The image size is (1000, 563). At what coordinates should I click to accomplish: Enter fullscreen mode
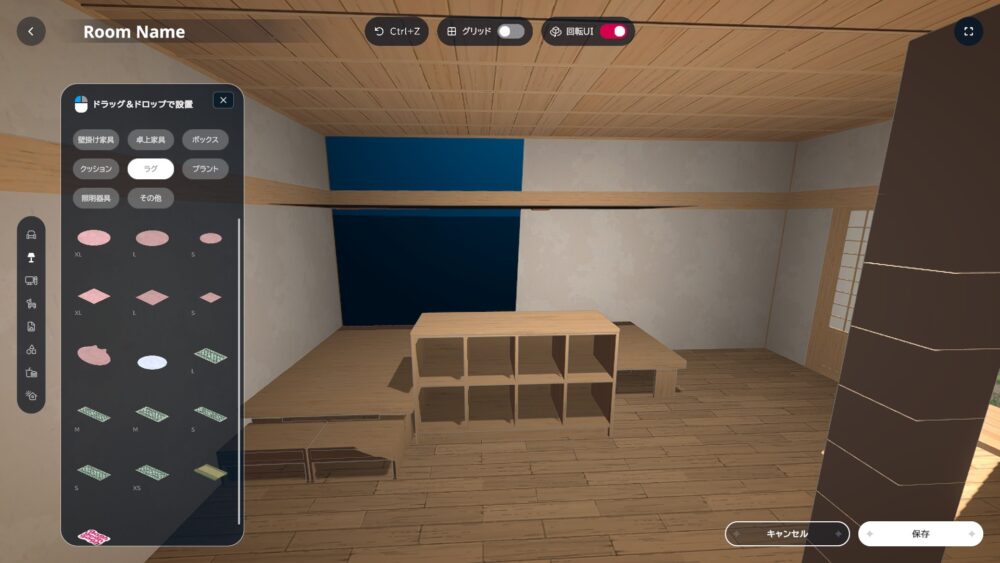click(968, 32)
